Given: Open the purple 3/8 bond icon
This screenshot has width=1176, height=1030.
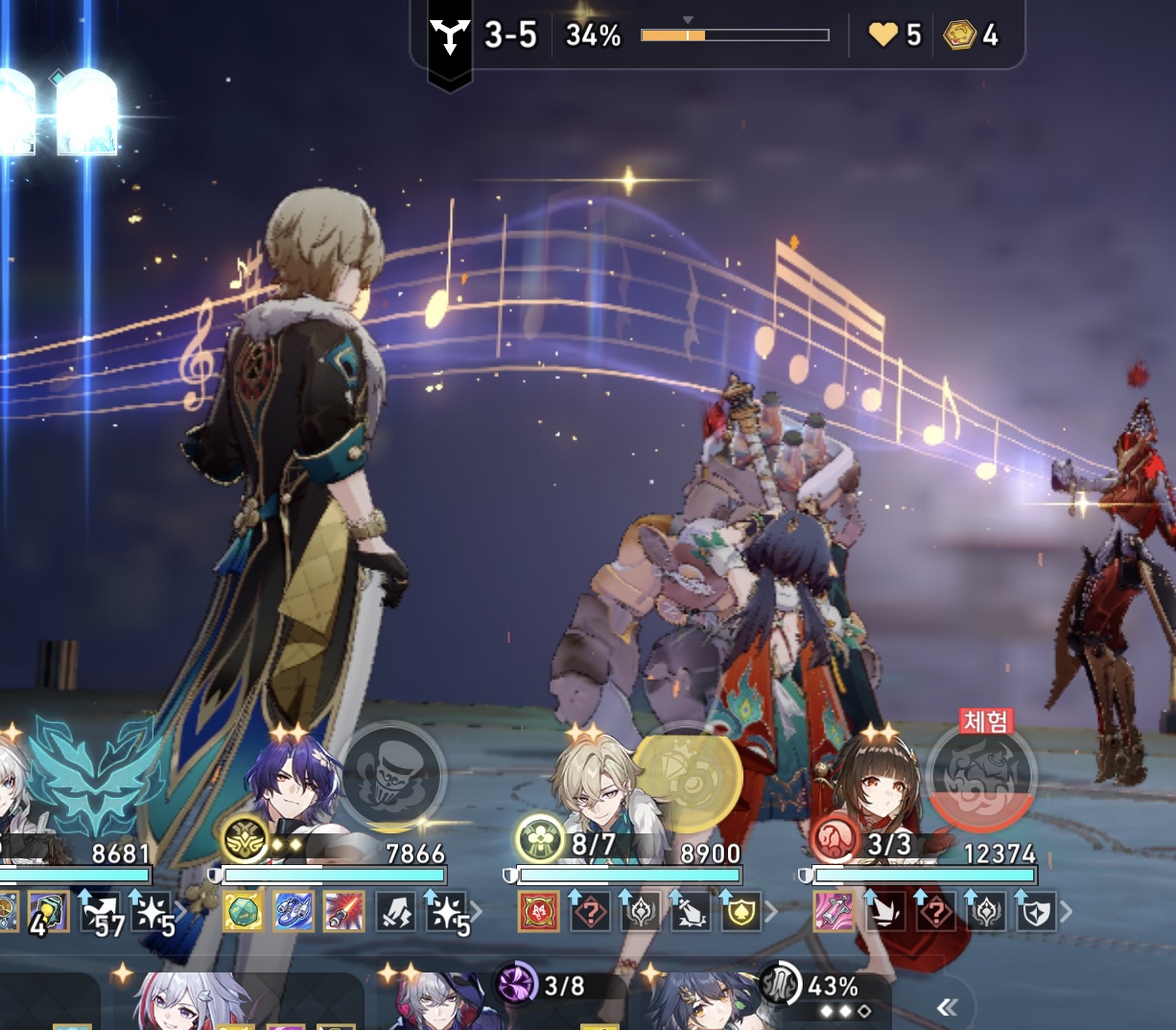Looking at the screenshot, I should tap(518, 984).
